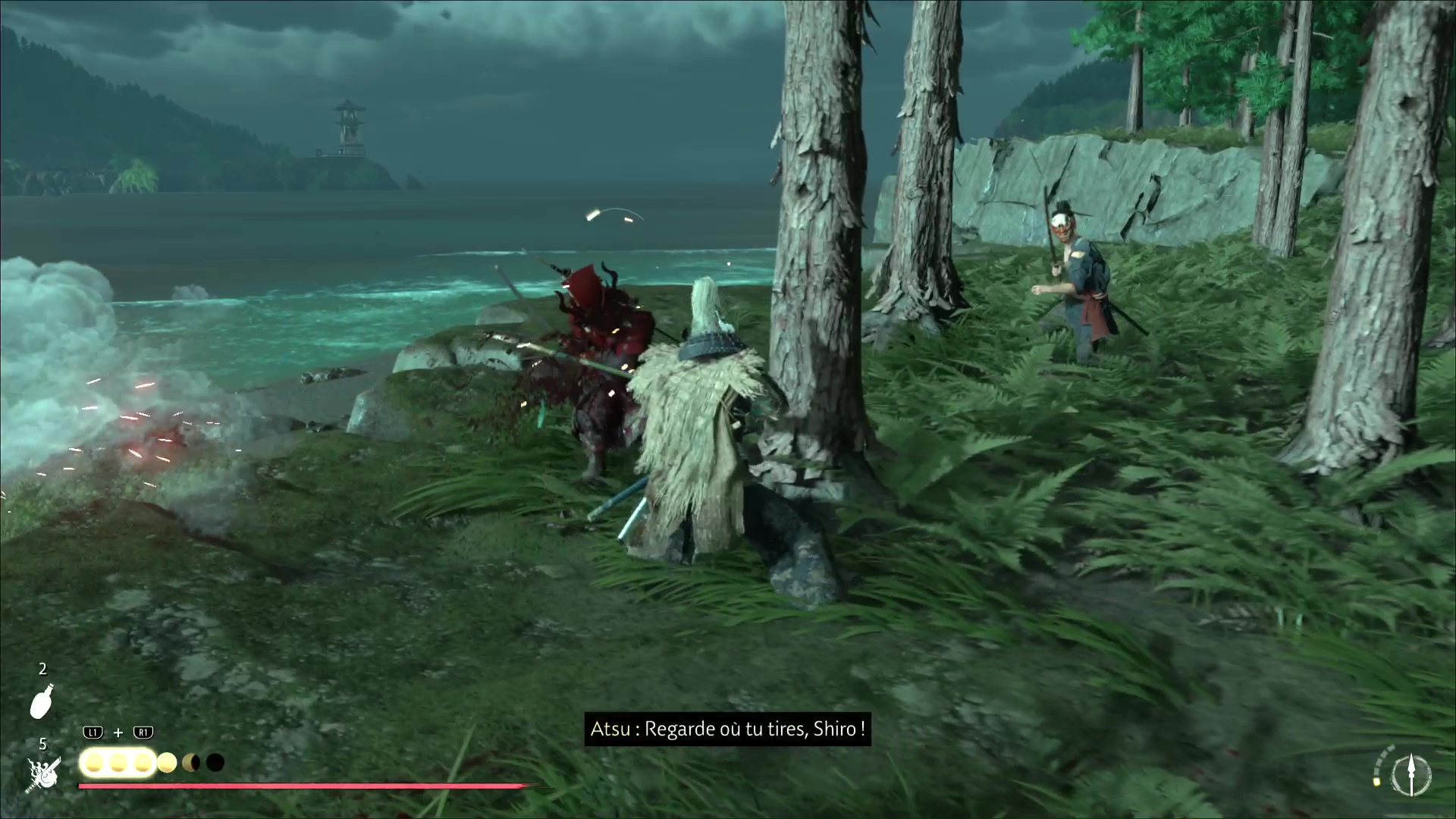Click the glowing highlighted spirit orbs
1456x819 pixels.
coord(118,763)
